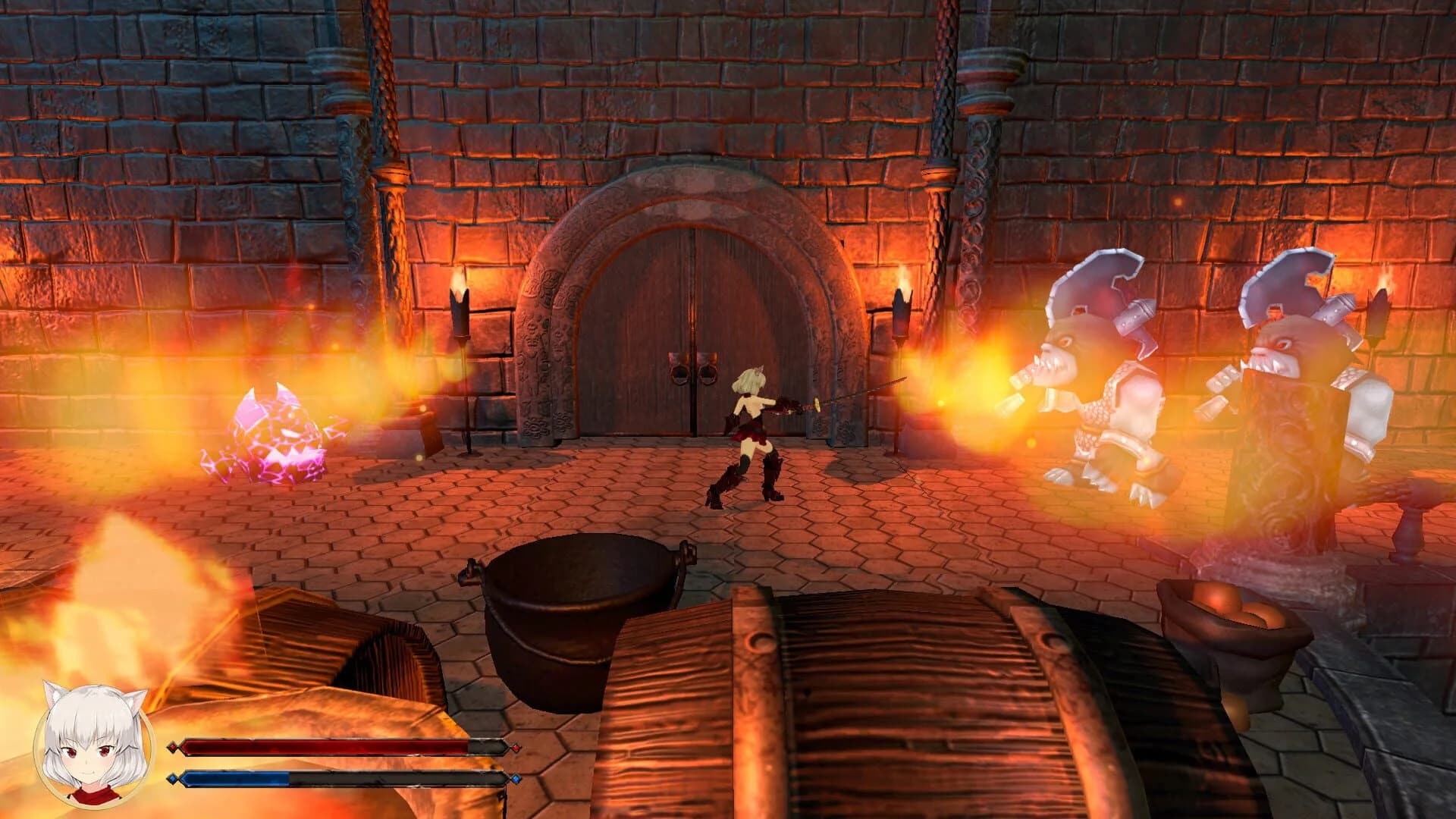
Task: Click the blue diamond on the mana bar
Action: coord(173,778)
